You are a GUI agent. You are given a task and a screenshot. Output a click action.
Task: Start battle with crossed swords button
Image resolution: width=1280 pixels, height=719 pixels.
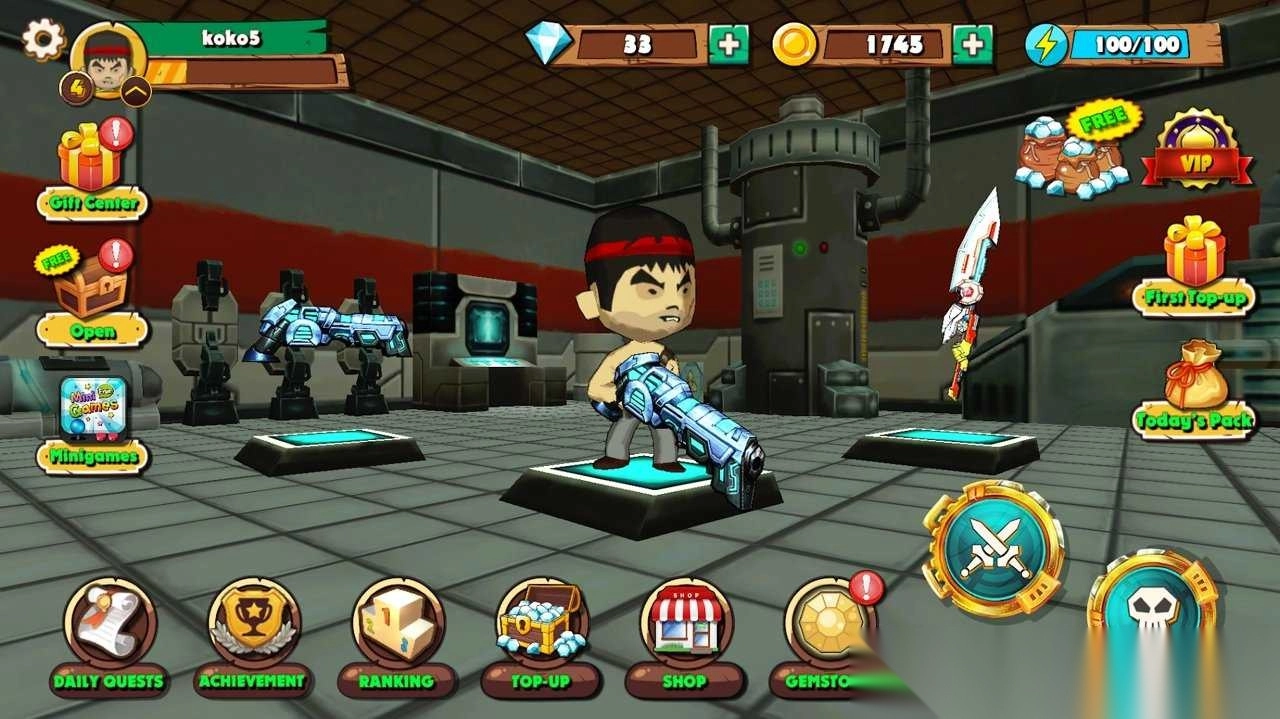pyautogui.click(x=993, y=546)
